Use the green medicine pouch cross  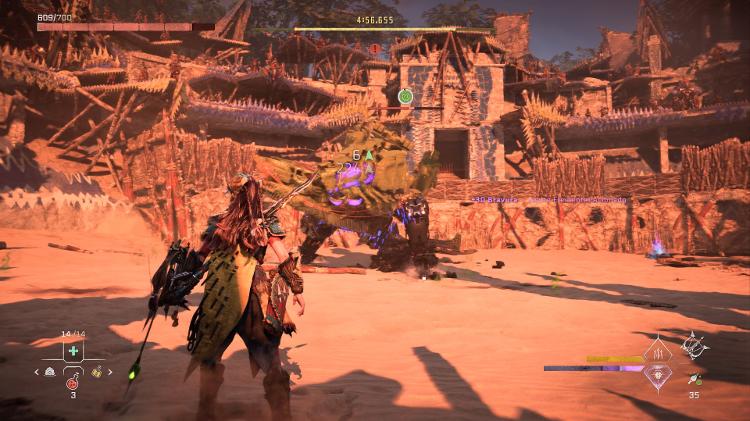(73, 351)
